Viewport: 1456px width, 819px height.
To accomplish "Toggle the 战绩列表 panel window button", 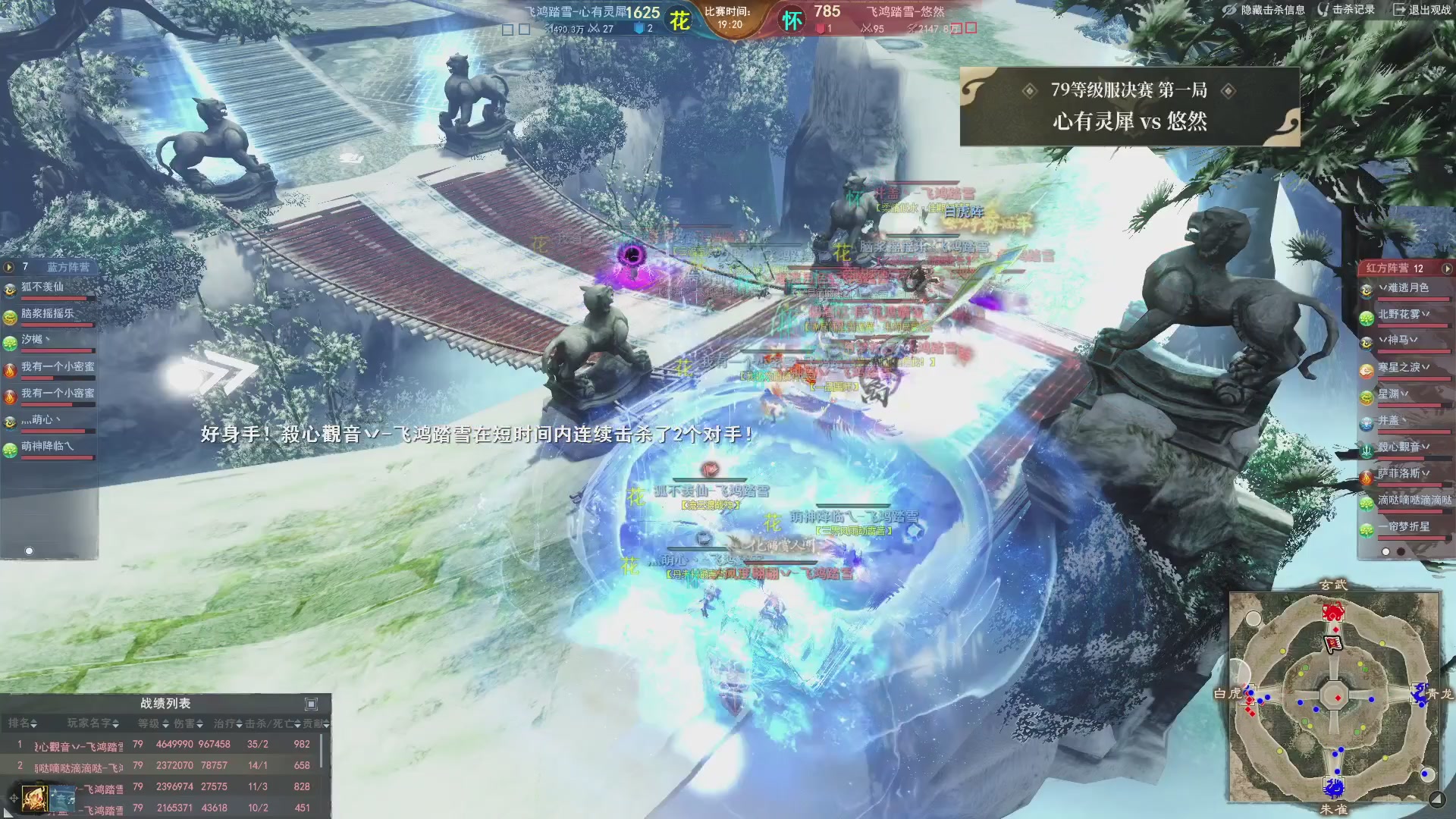I will pos(311,704).
